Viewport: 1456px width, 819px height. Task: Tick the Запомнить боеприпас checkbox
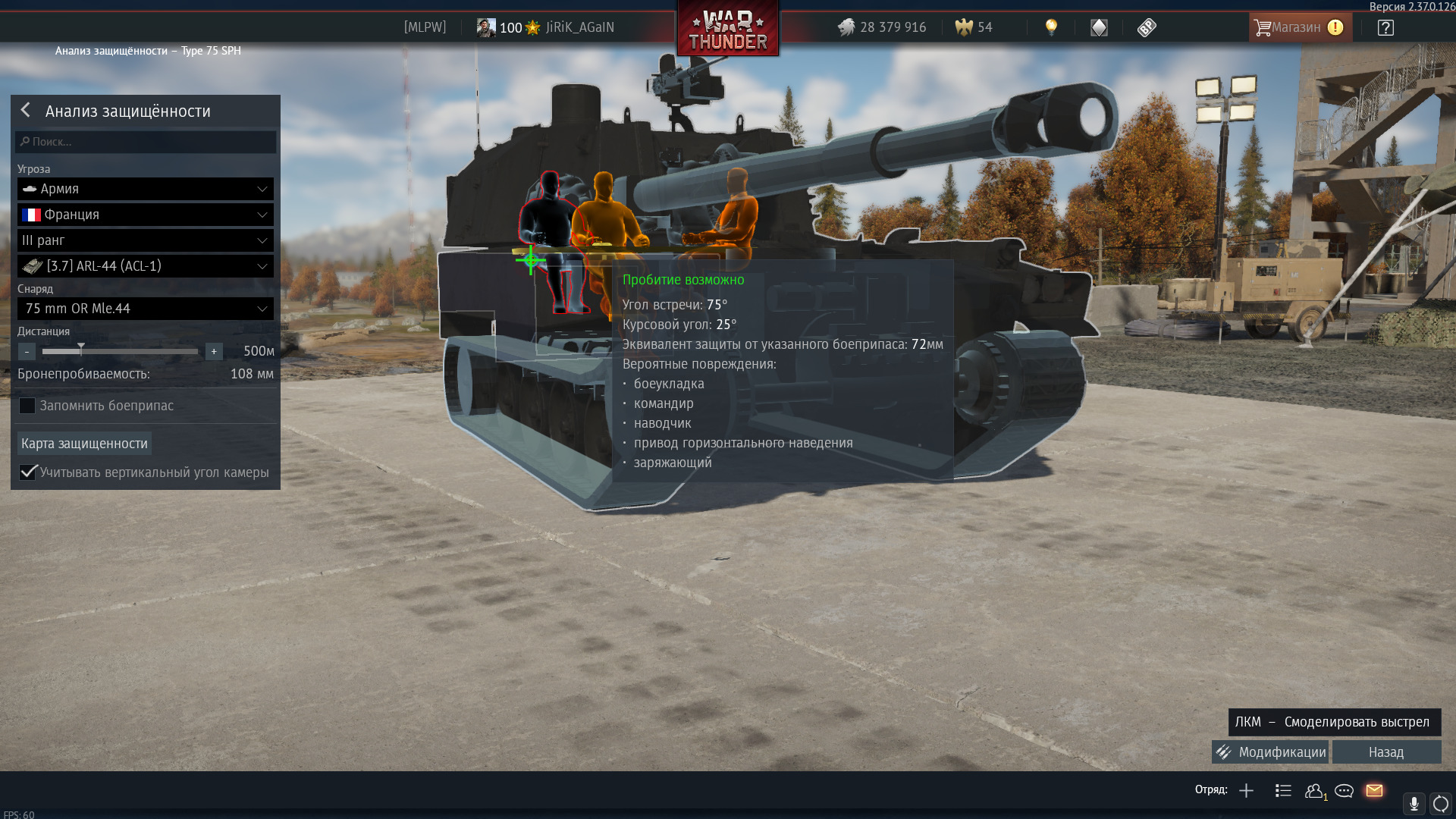click(27, 406)
